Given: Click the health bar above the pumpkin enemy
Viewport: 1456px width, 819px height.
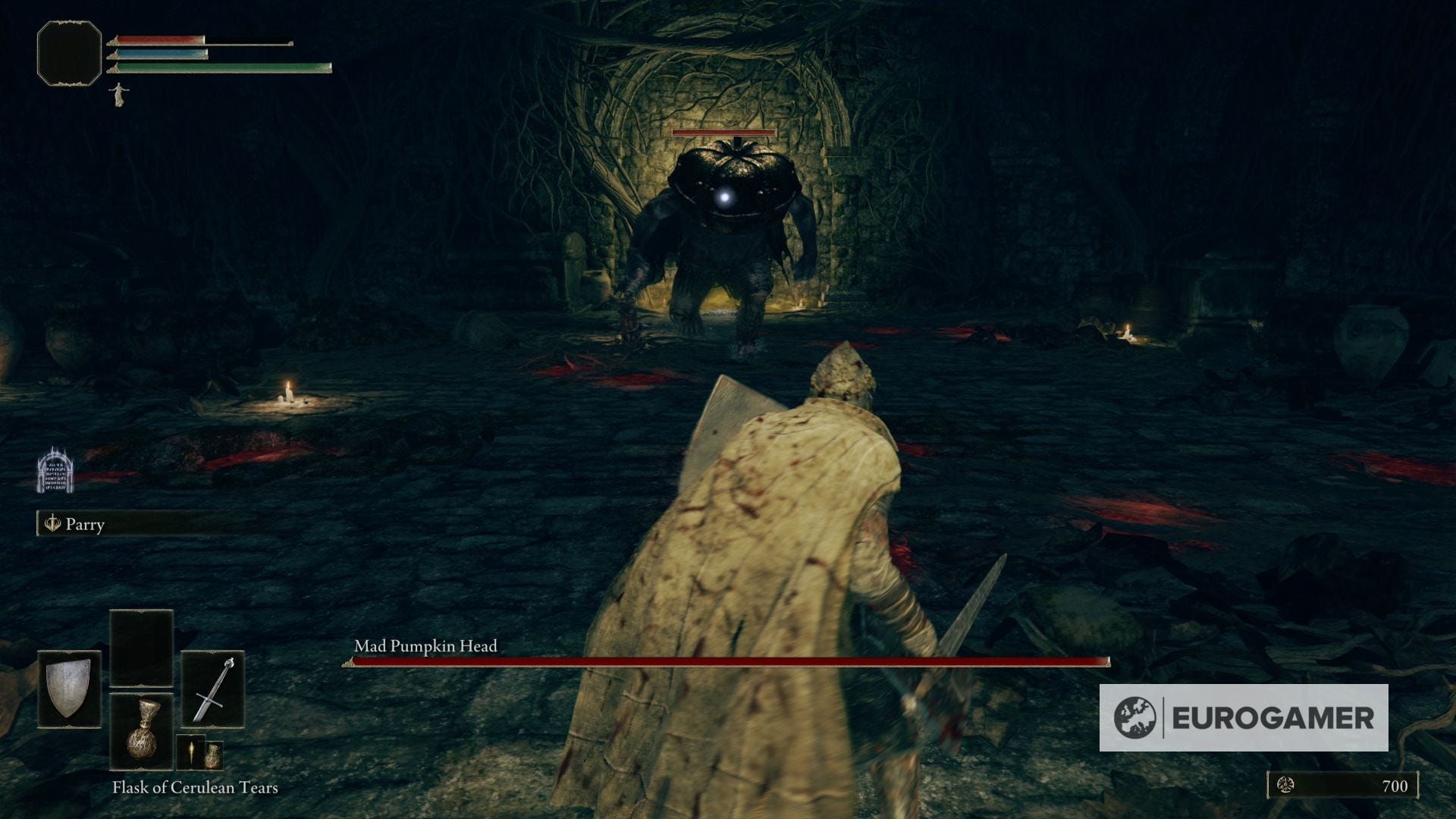Looking at the screenshot, I should [x=724, y=133].
